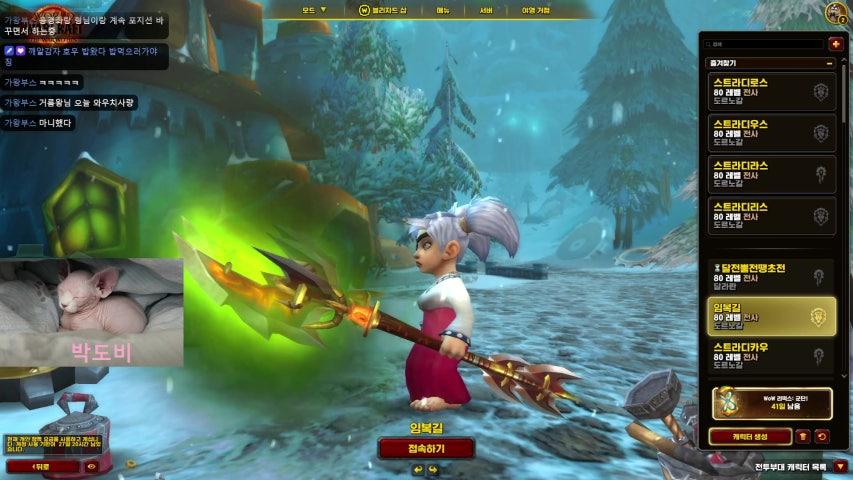
Task: Open the WoW 리믹스: 군단 banner
Action: 771,402
